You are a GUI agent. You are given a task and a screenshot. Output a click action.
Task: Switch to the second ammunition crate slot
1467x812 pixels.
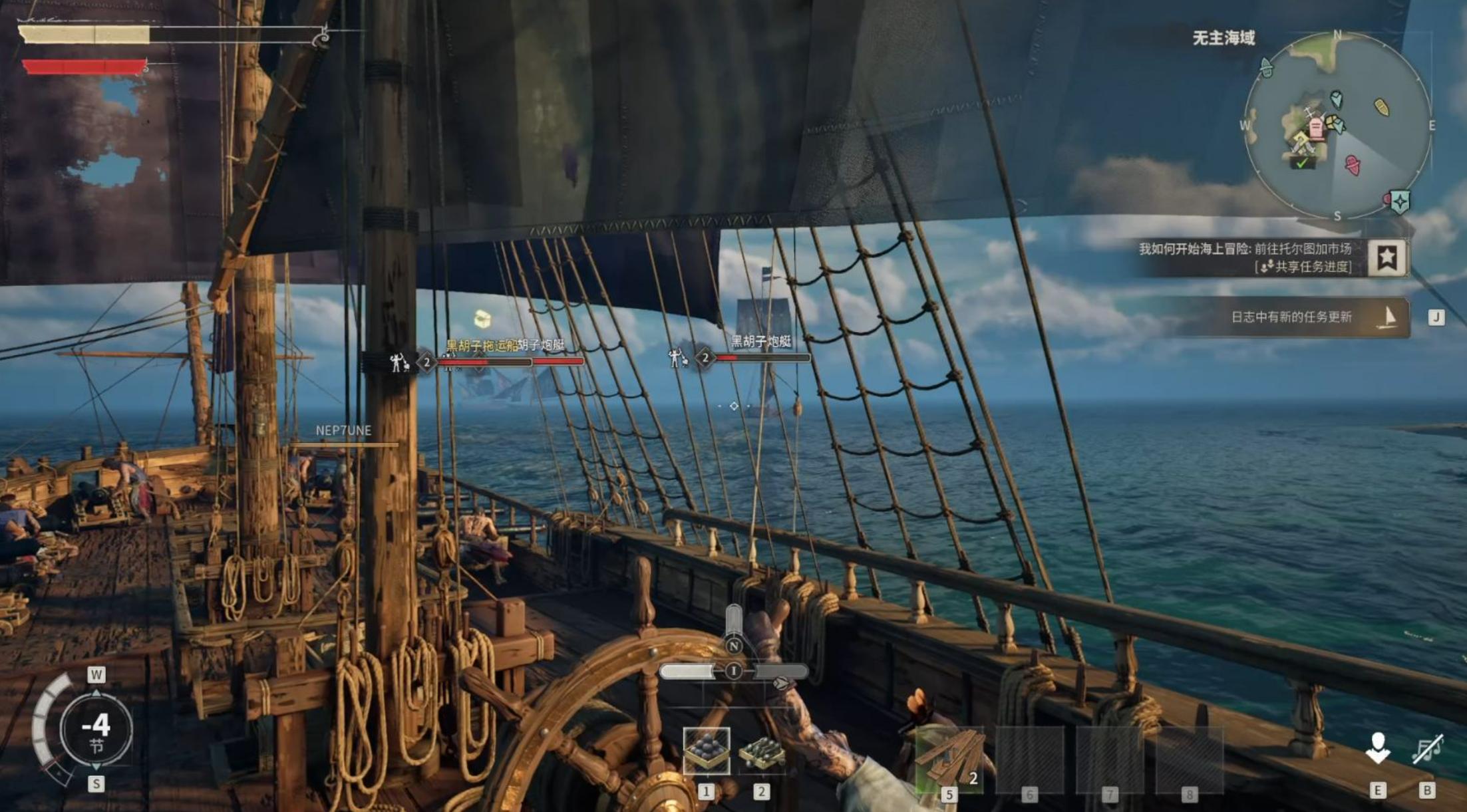[x=762, y=752]
